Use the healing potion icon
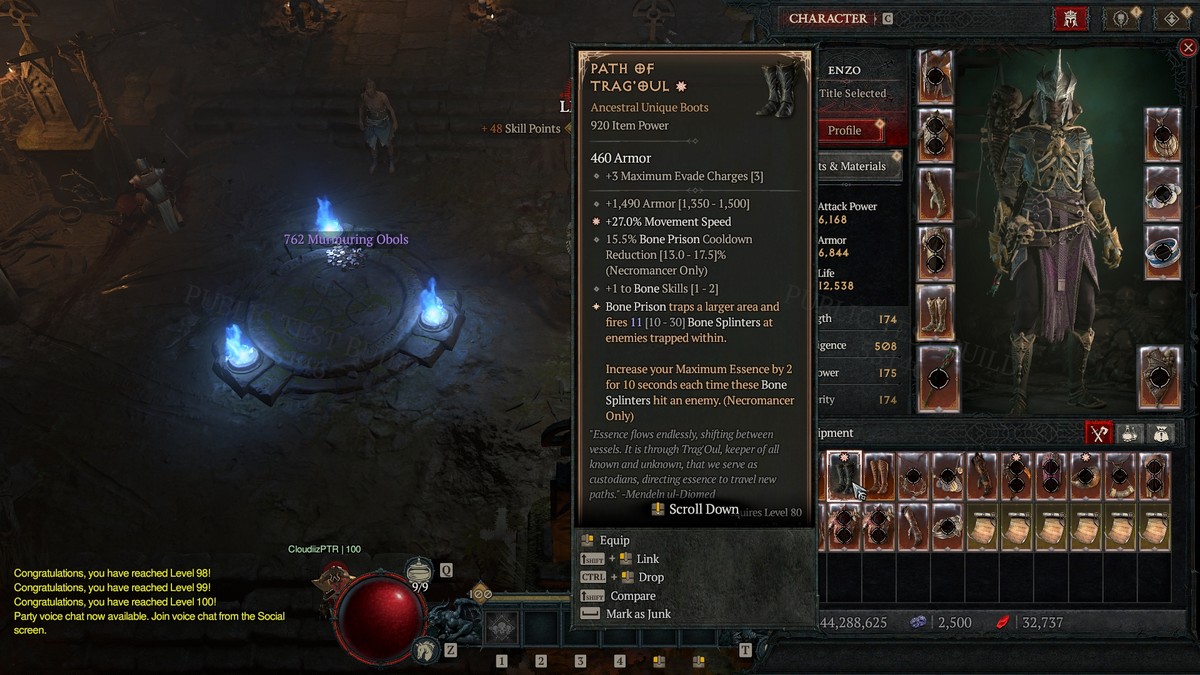The width and height of the screenshot is (1200, 675). tap(421, 572)
